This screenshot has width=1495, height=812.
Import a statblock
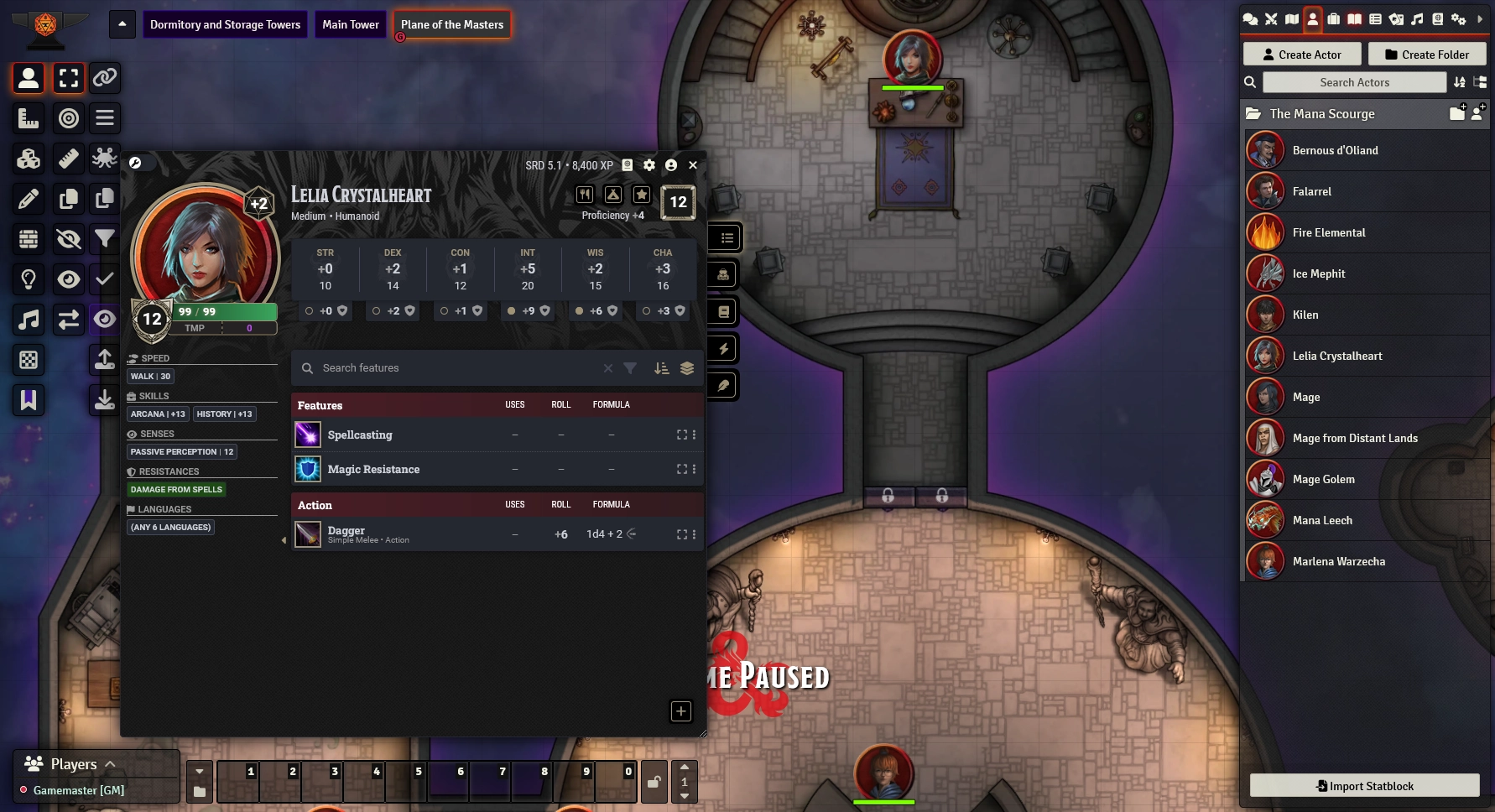1364,786
